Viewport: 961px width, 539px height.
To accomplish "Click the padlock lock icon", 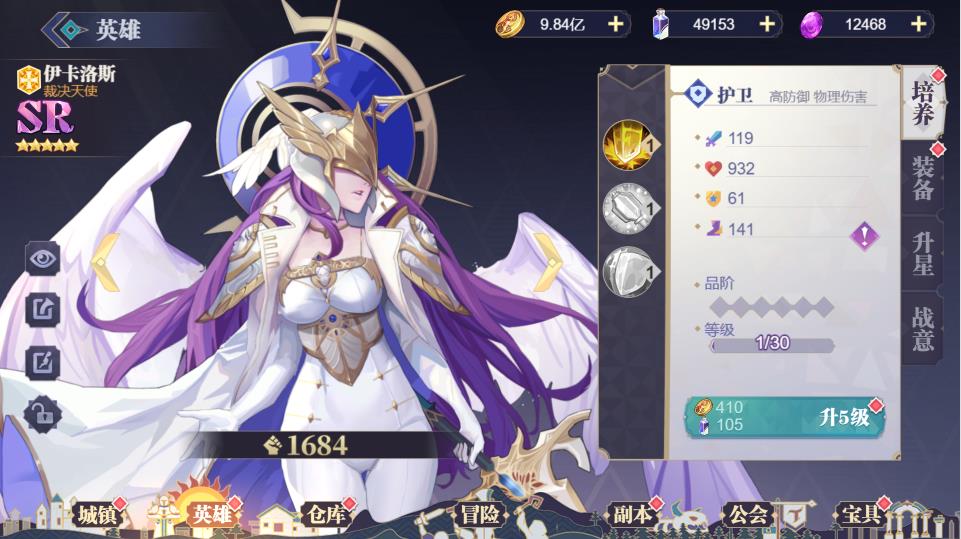I will 43,411.
